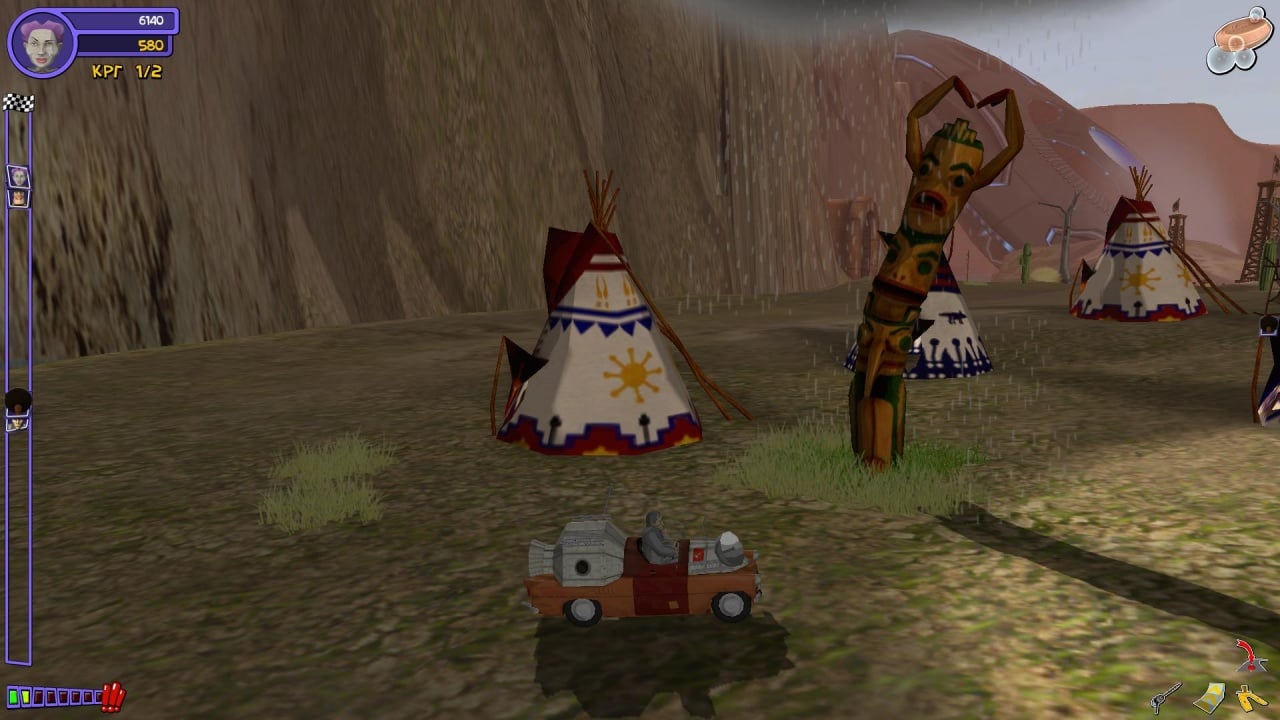Screen dimensions: 1280x720
Task: Select the grey gun weapon icon
Action: pyautogui.click(x=1165, y=696)
